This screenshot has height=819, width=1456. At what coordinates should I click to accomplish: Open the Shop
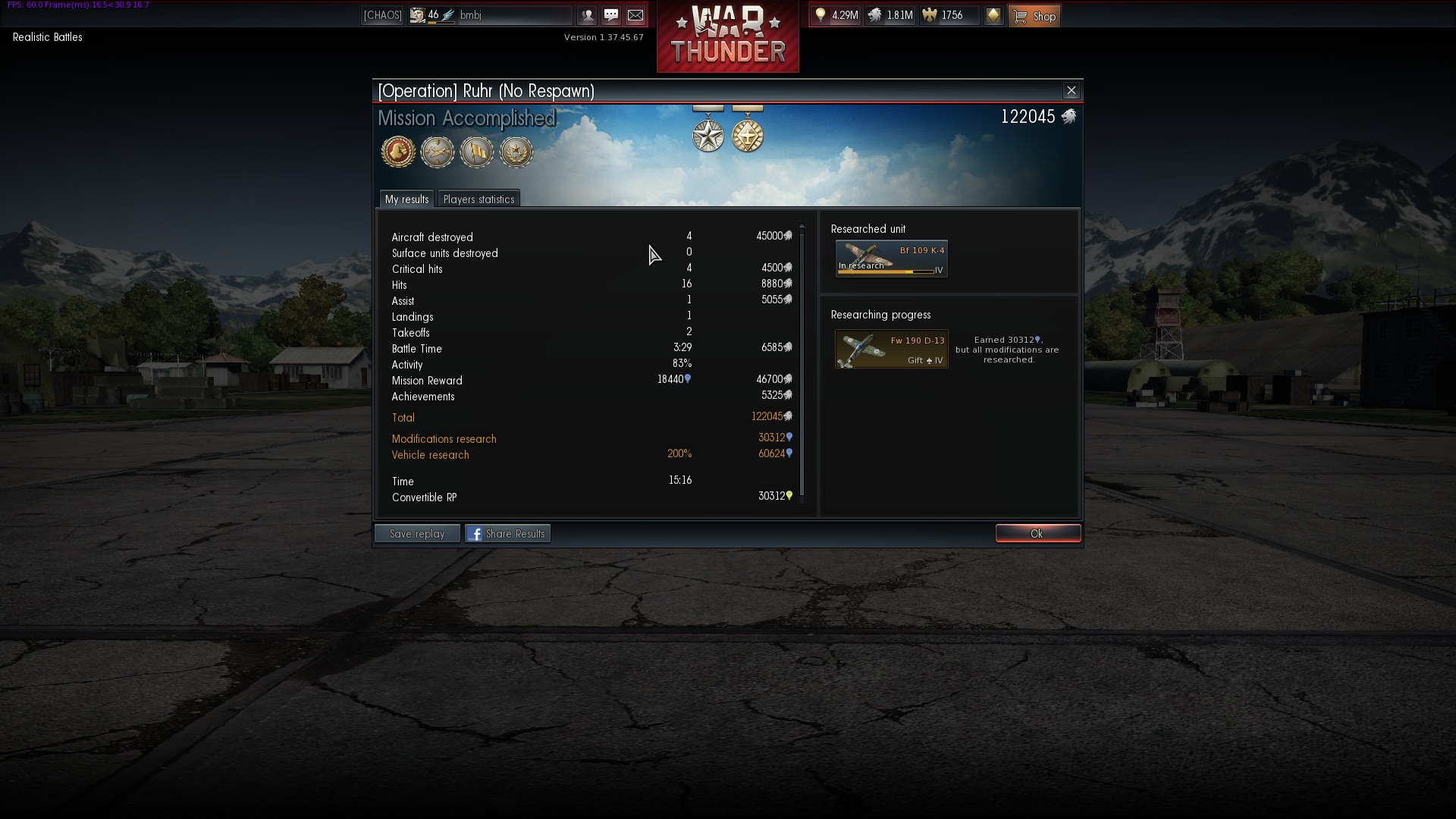pos(1034,16)
